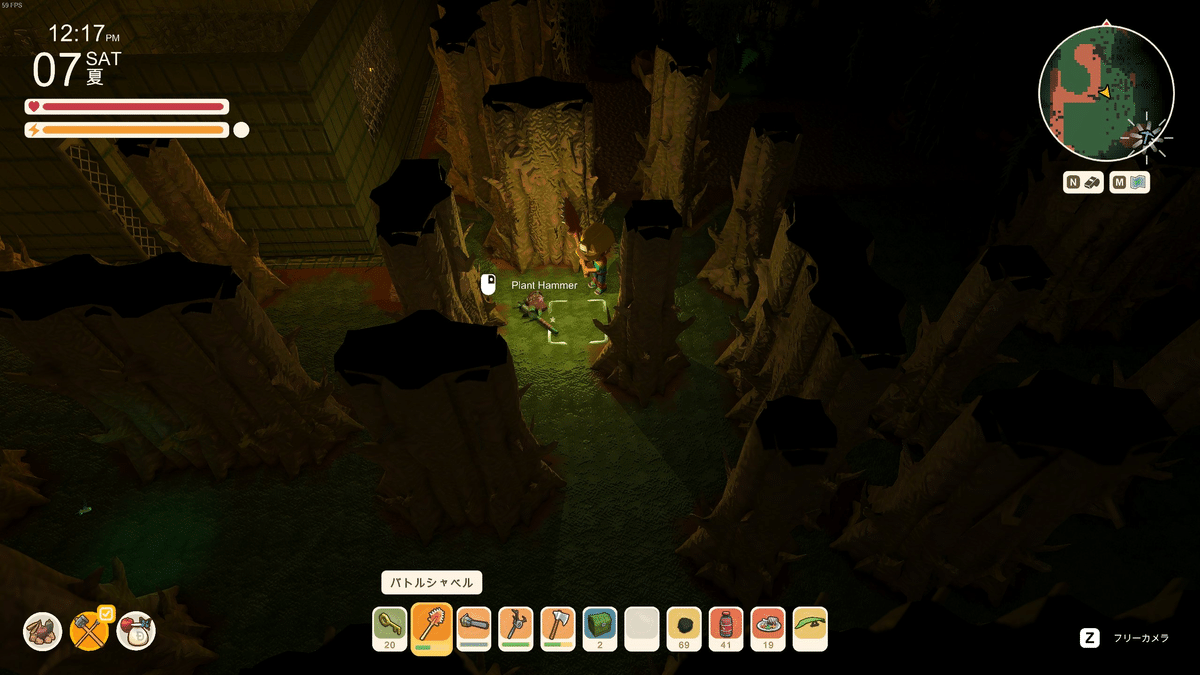The height and width of the screenshot is (675, 1200).
Task: Open the wood and stone materials menu
Action: [x=43, y=631]
